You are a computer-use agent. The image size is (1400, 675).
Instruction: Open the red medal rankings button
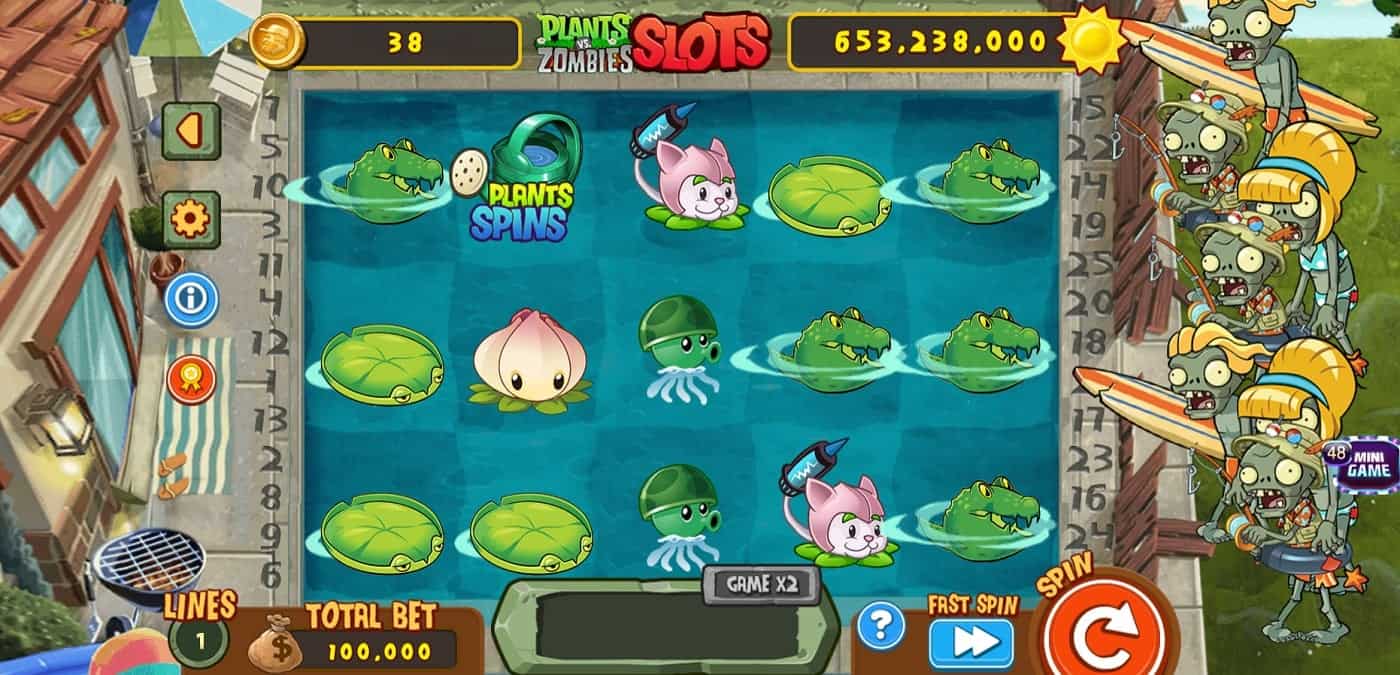pos(191,380)
